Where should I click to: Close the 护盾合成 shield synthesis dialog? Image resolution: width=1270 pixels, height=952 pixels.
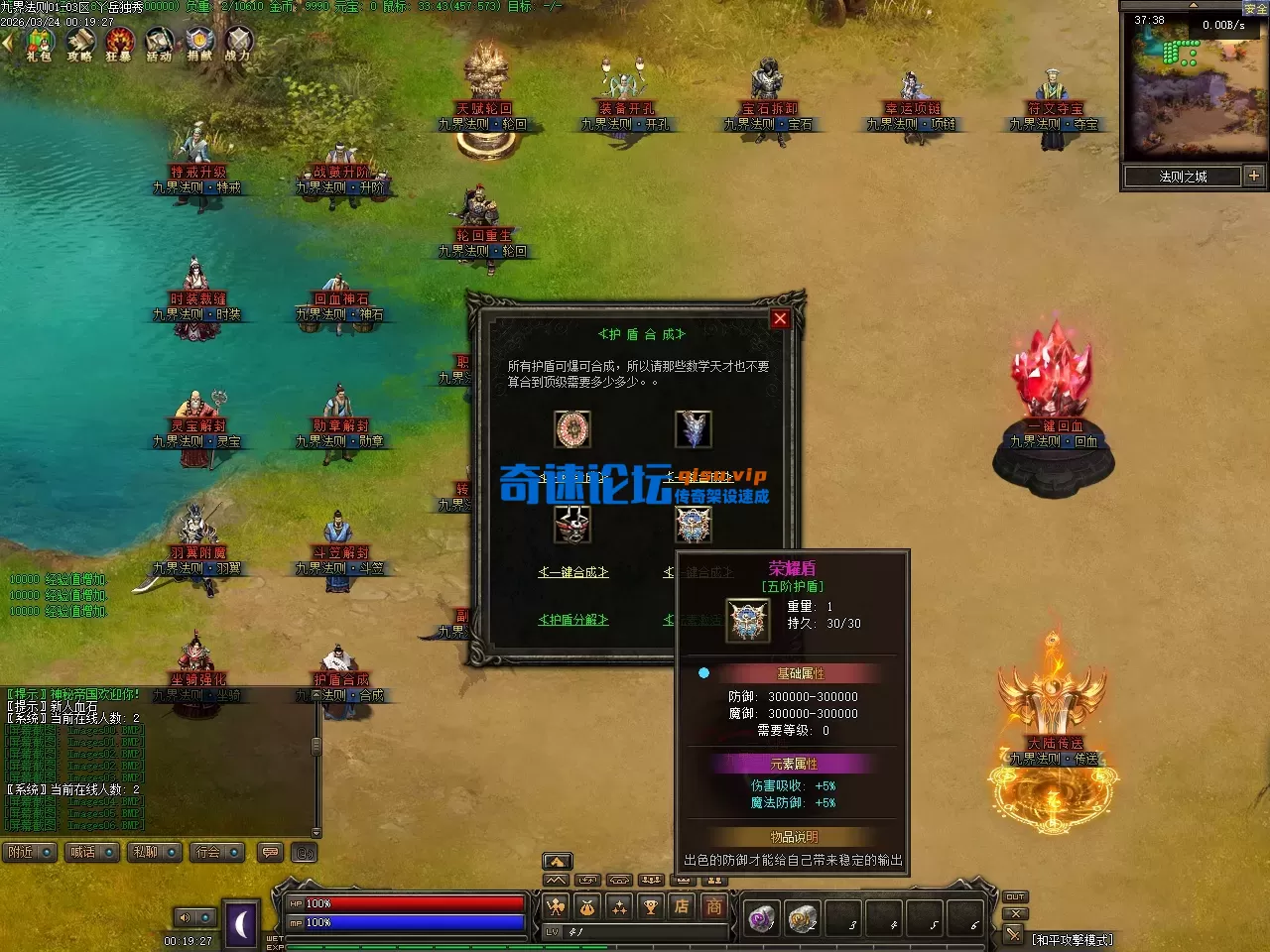click(x=780, y=318)
